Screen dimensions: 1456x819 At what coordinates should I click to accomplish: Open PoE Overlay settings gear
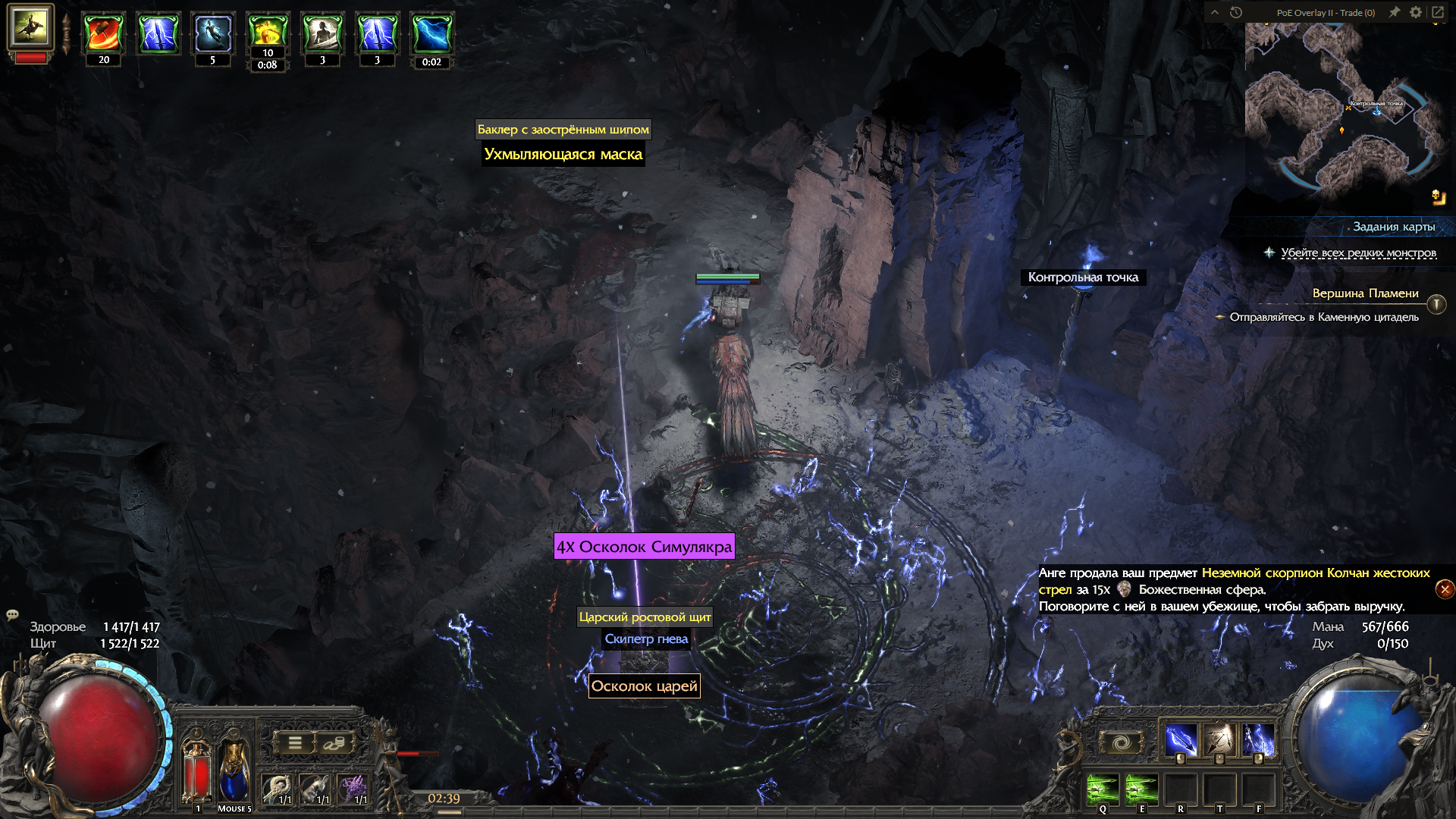click(1416, 12)
